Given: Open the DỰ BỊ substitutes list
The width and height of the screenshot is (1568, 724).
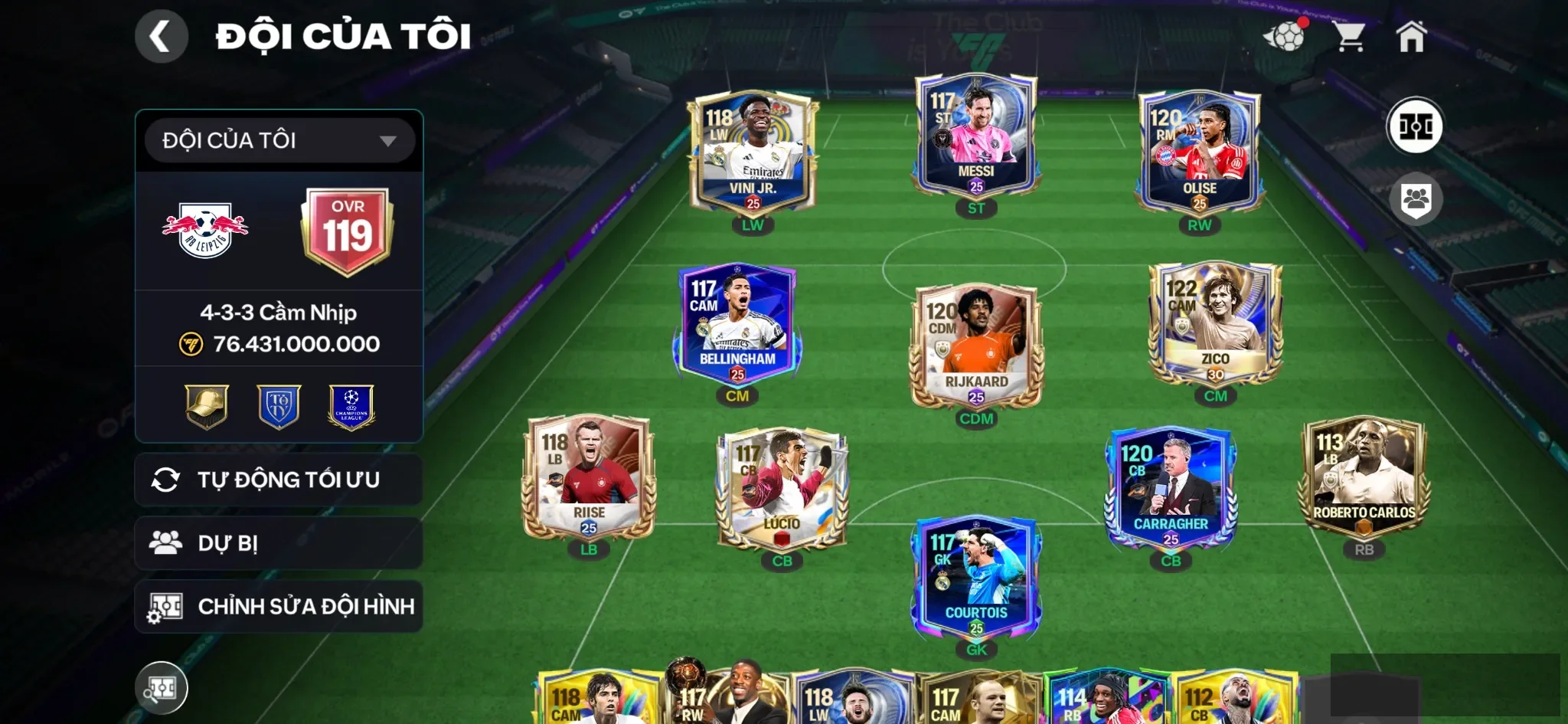Looking at the screenshot, I should [x=279, y=543].
